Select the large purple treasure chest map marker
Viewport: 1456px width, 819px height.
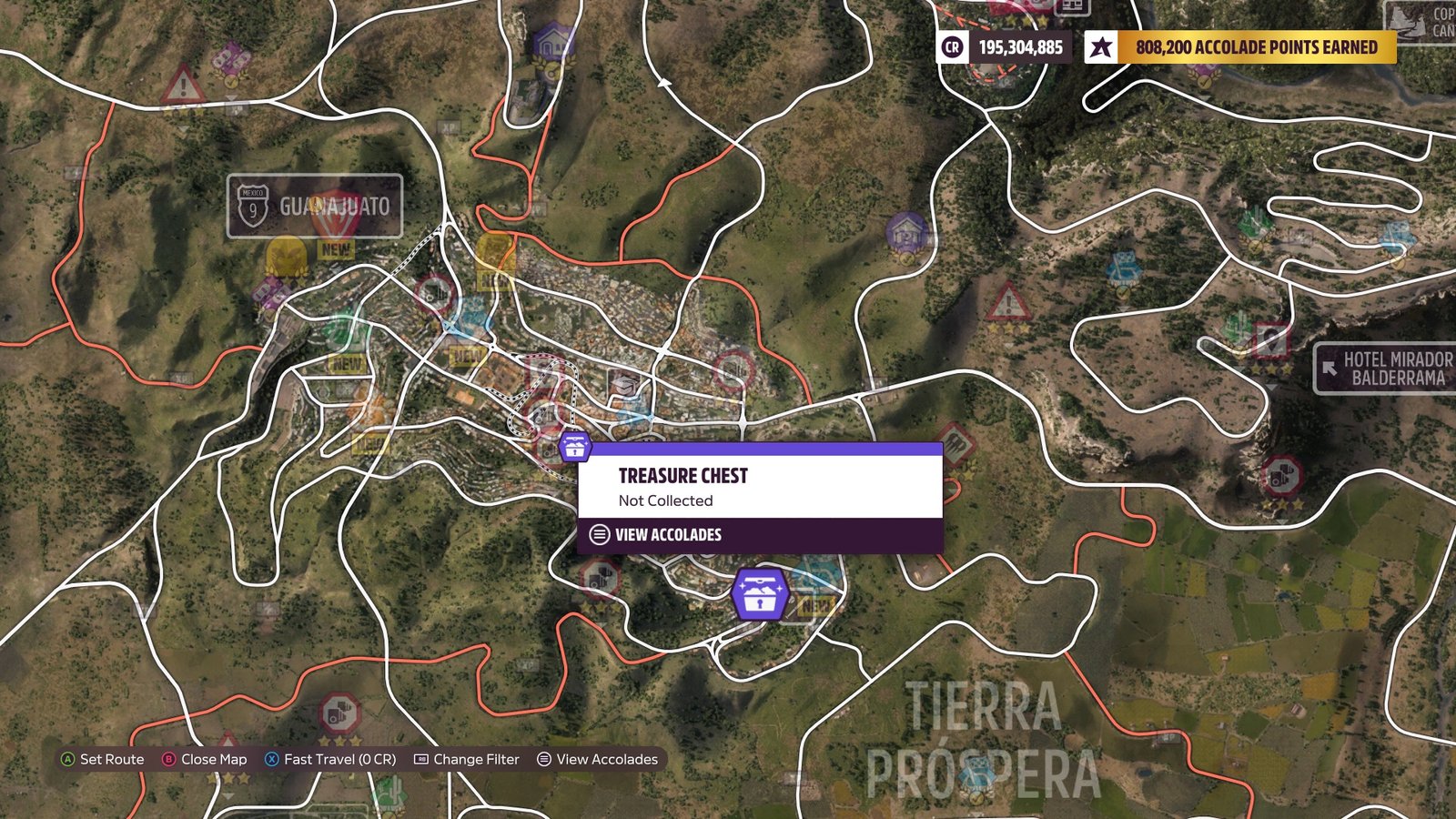[x=760, y=594]
